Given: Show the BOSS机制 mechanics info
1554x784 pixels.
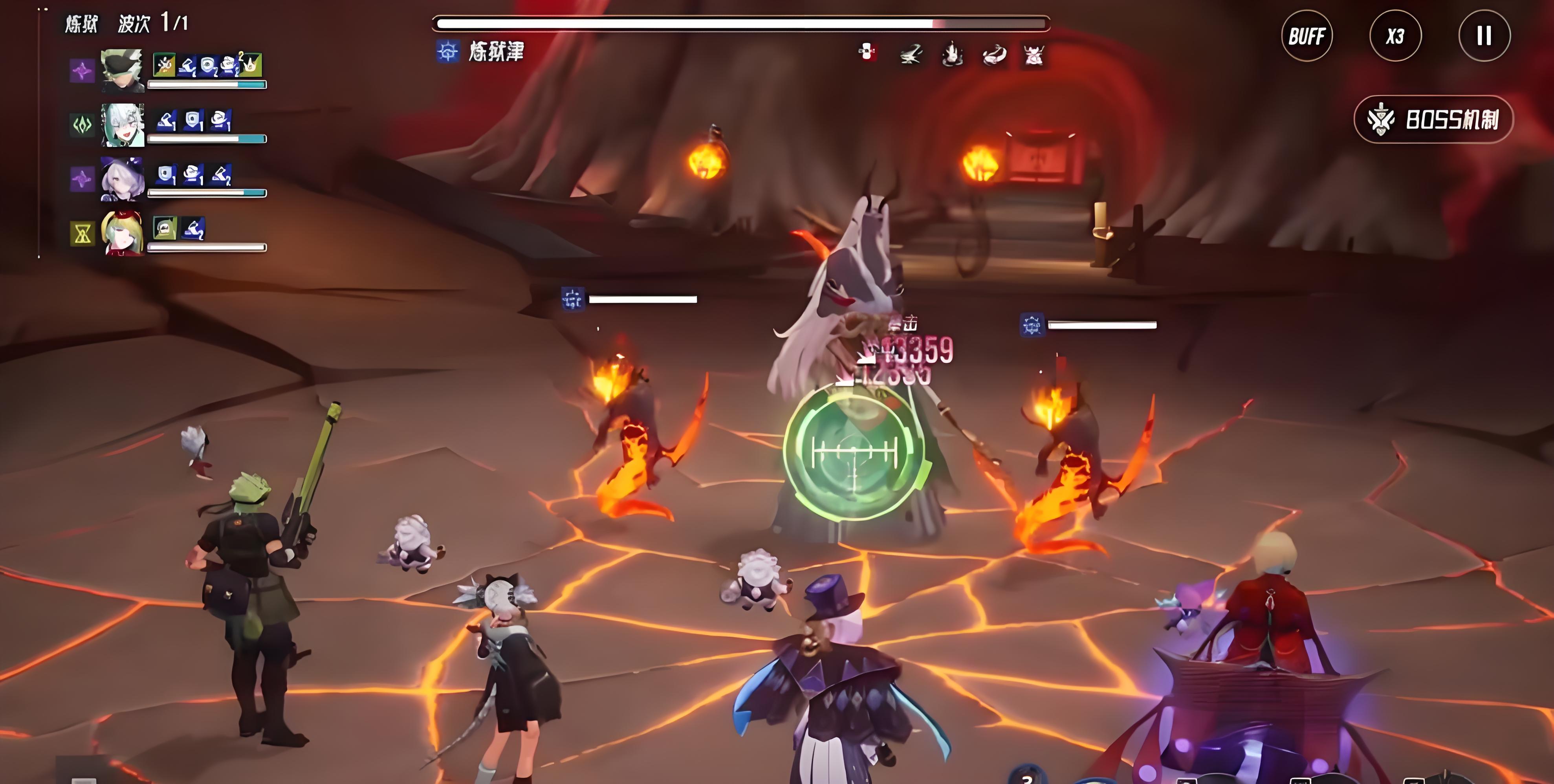Looking at the screenshot, I should click(1433, 119).
